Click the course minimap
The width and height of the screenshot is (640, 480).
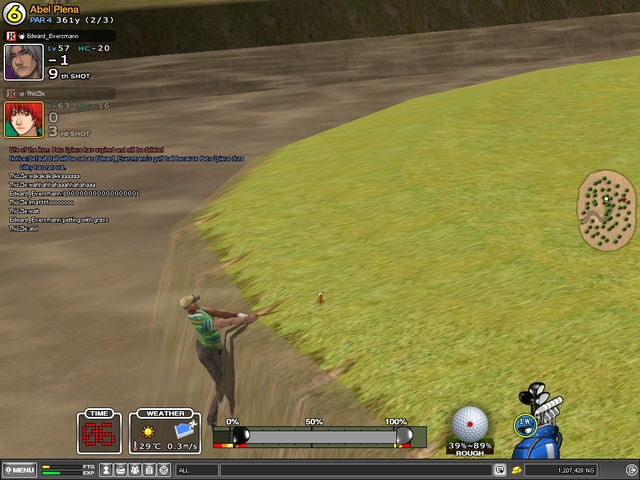(x=607, y=209)
